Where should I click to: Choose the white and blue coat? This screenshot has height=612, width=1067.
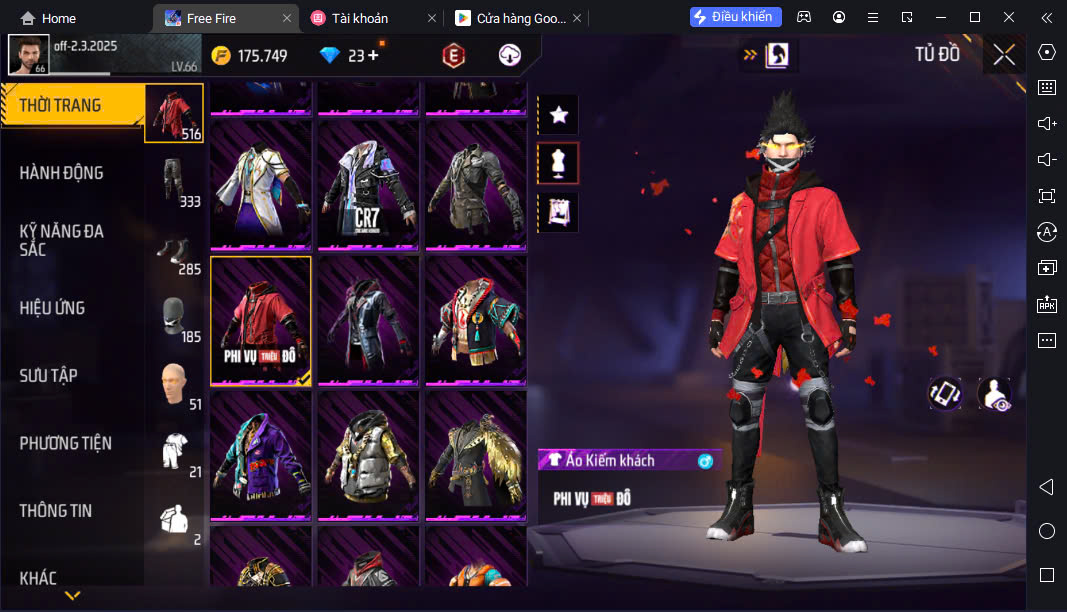point(260,185)
